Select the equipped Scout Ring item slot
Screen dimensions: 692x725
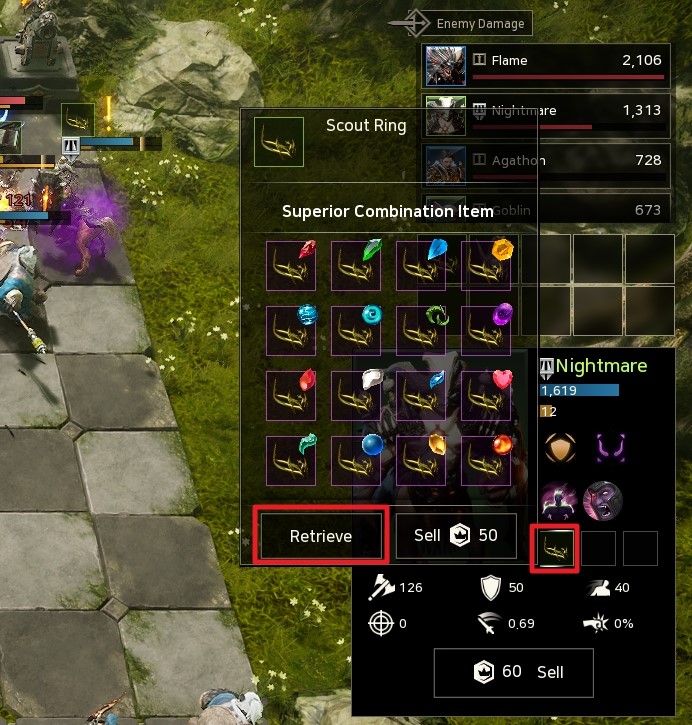(555, 548)
